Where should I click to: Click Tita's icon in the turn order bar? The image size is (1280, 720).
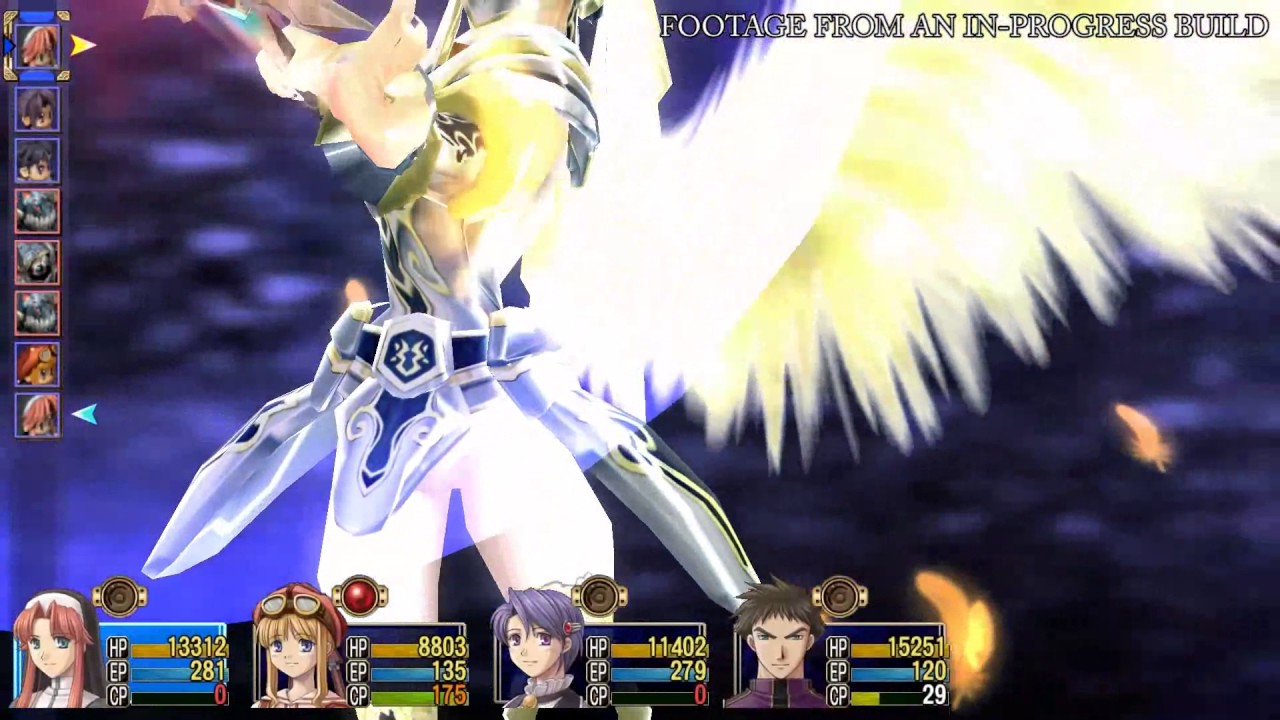(x=38, y=364)
